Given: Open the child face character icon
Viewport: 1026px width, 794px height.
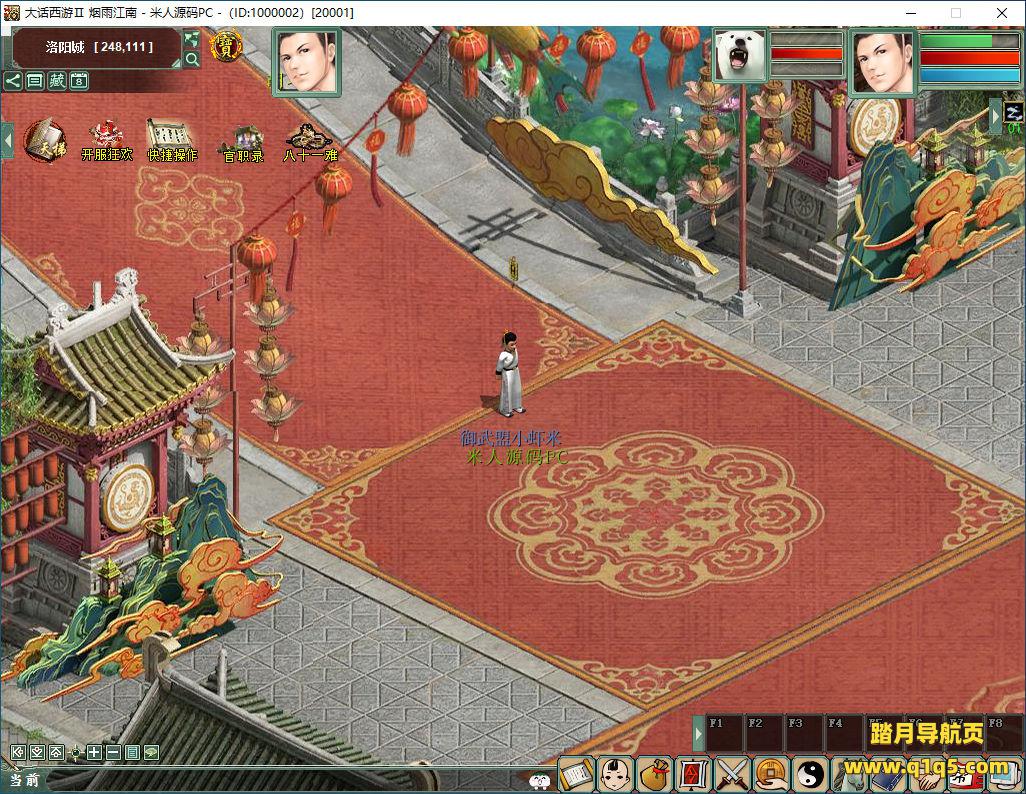Looking at the screenshot, I should click(615, 774).
